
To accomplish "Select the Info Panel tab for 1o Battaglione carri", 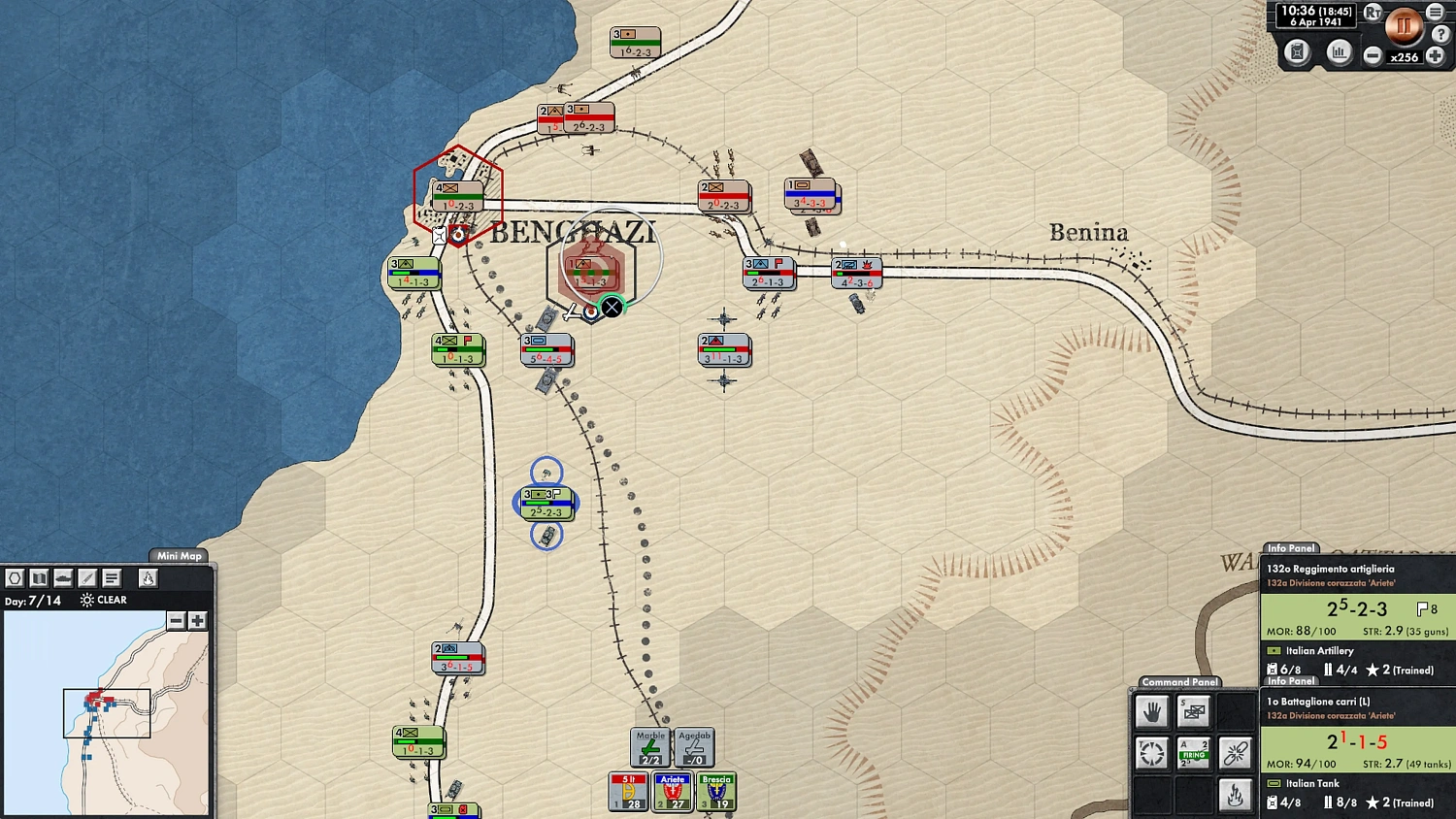I will 1290,681.
